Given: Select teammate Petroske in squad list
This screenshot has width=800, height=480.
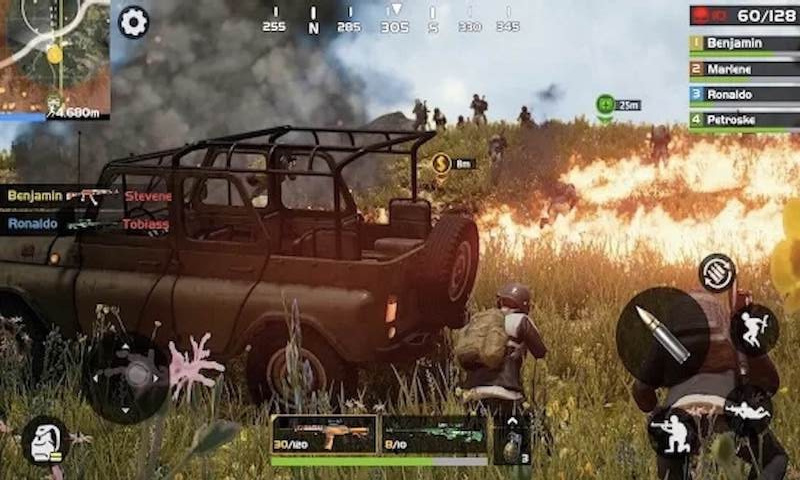Looking at the screenshot, I should pos(743,120).
